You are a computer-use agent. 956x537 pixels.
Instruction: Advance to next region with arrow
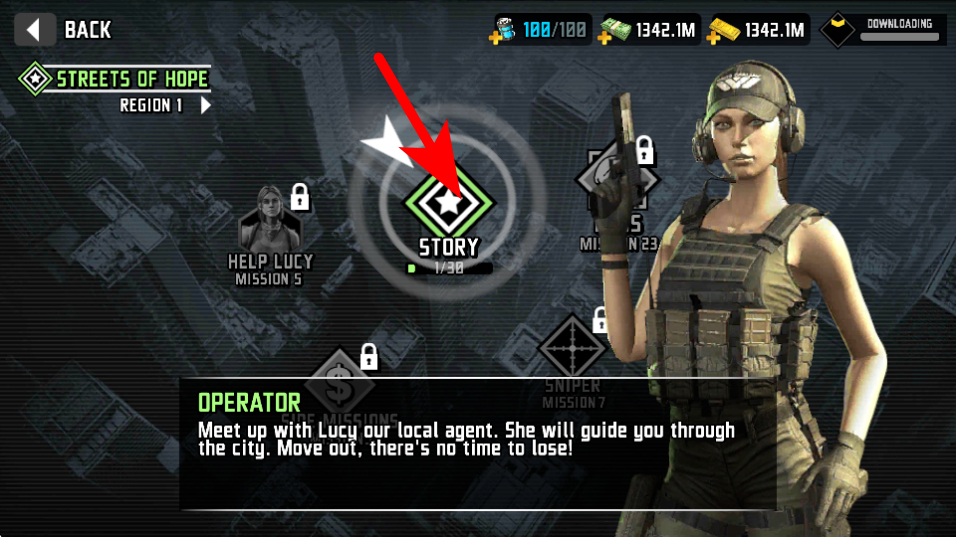[206, 105]
